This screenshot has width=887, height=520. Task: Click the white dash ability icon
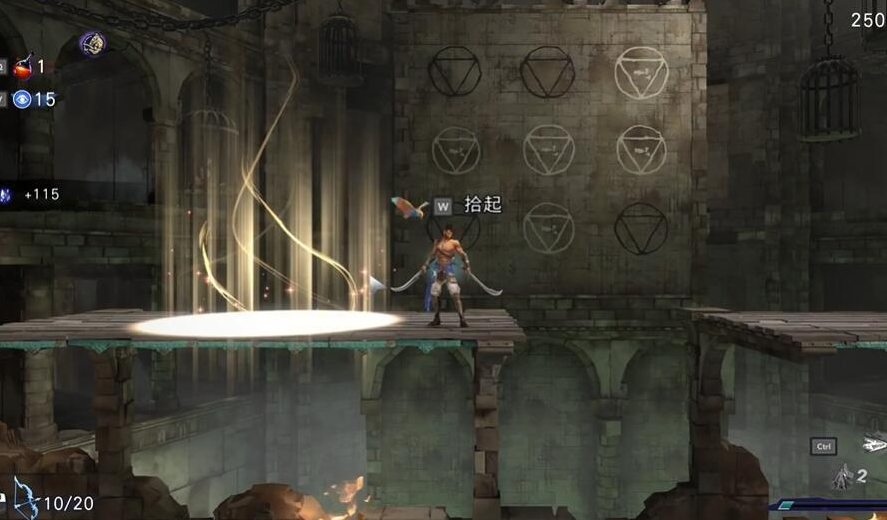point(874,443)
